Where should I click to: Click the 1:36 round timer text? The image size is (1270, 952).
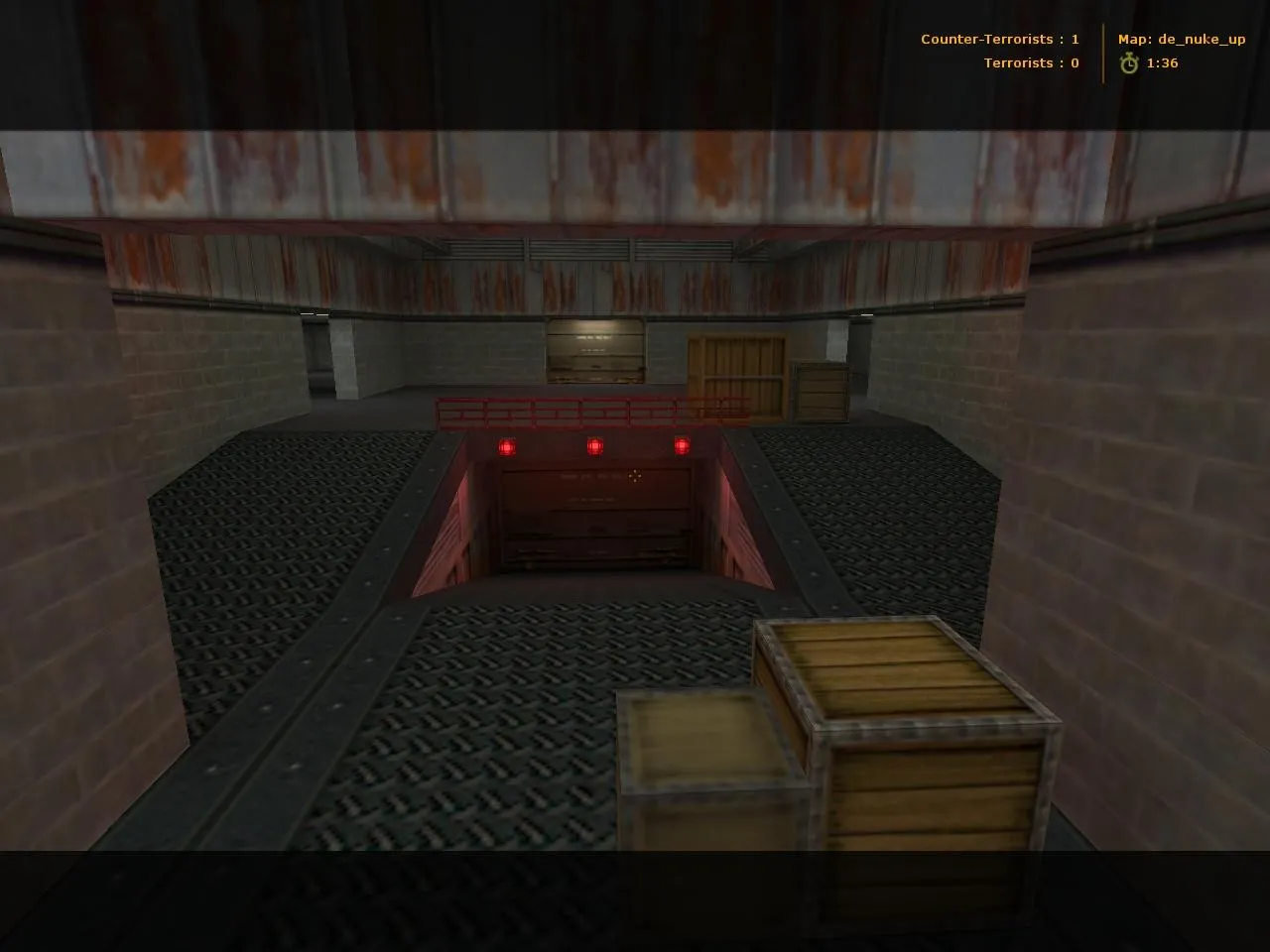(1163, 62)
